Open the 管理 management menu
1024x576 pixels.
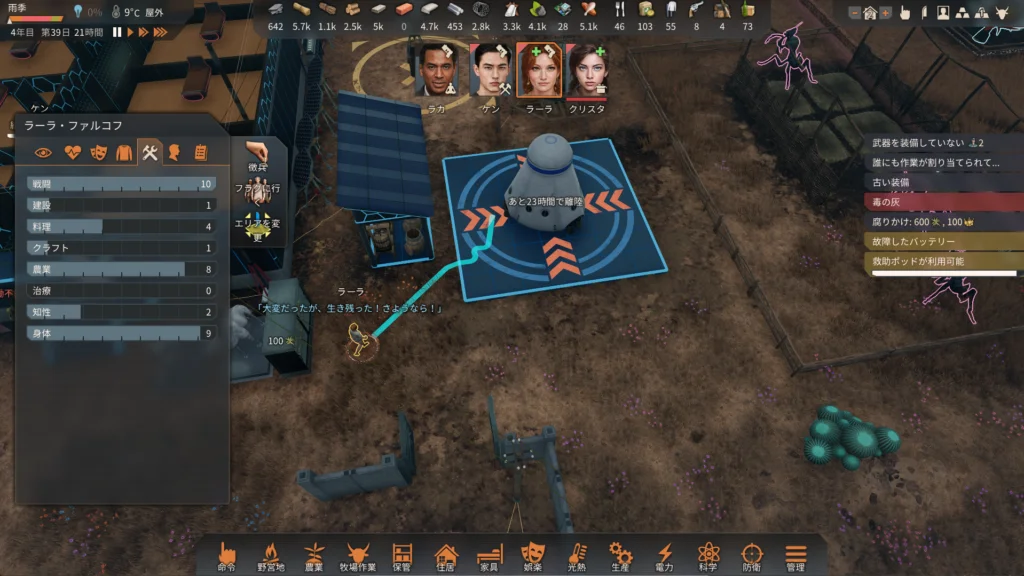(795, 555)
